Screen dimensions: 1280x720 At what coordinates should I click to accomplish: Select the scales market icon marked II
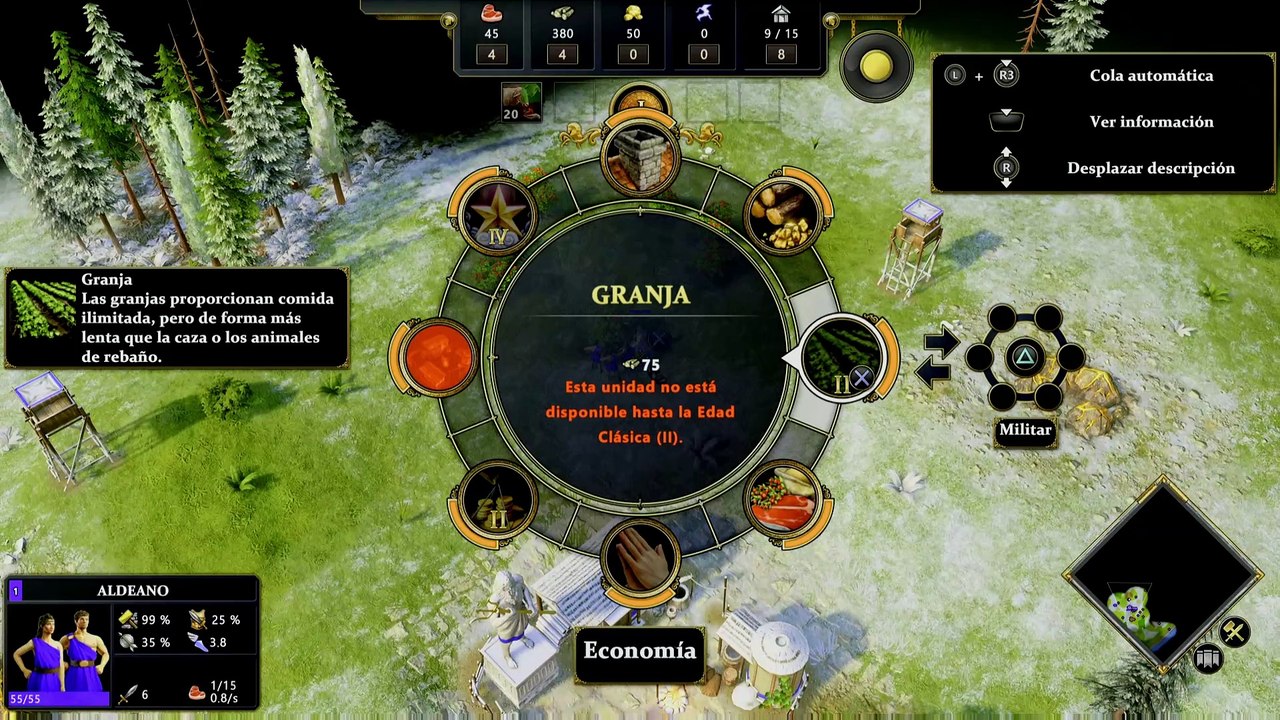click(497, 499)
